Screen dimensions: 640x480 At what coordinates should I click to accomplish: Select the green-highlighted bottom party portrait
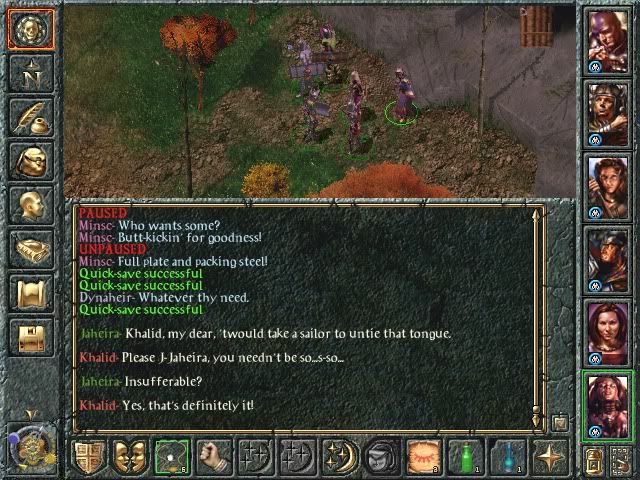tap(607, 405)
